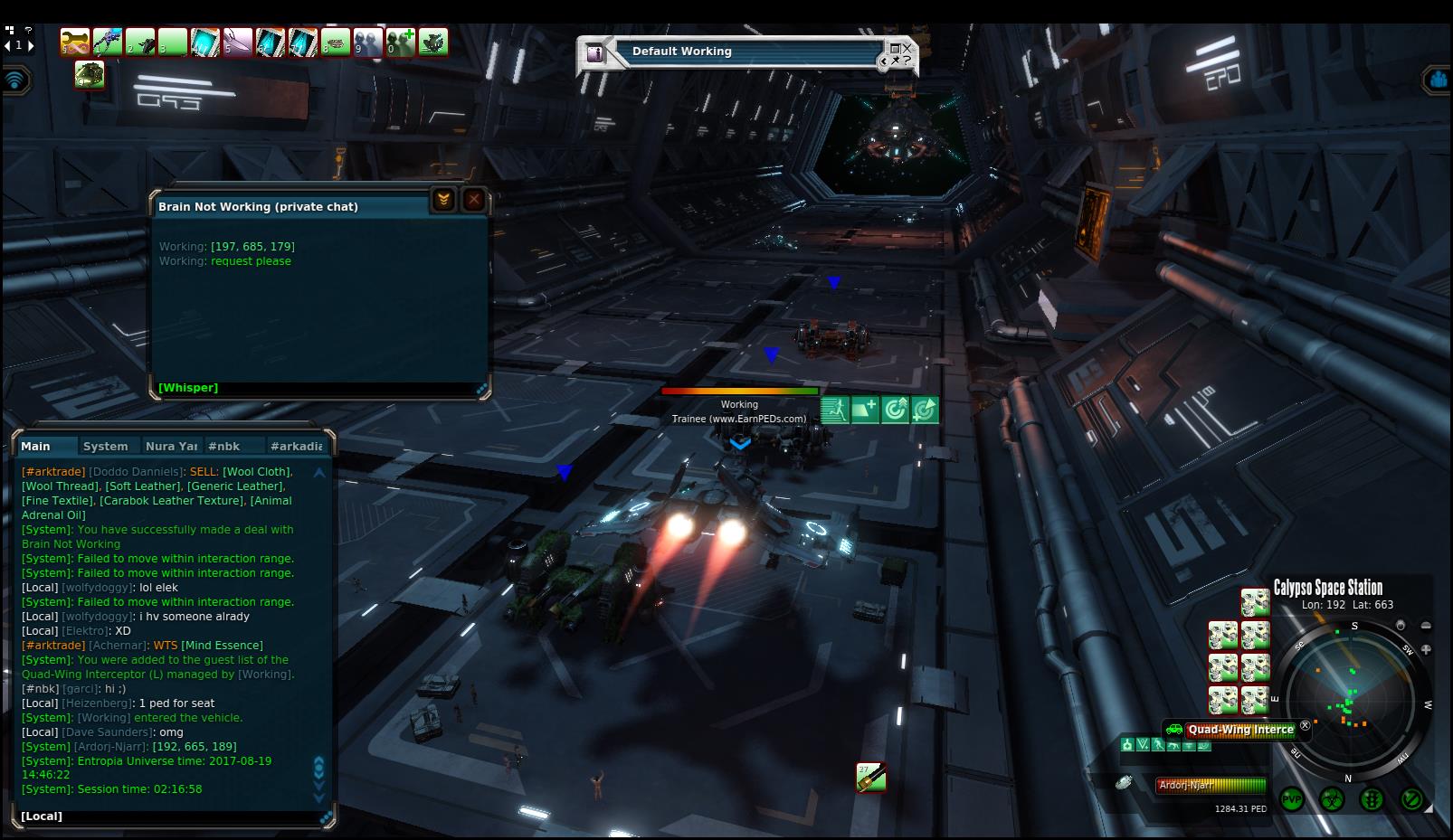Switch to the Main chat tab

(36, 446)
